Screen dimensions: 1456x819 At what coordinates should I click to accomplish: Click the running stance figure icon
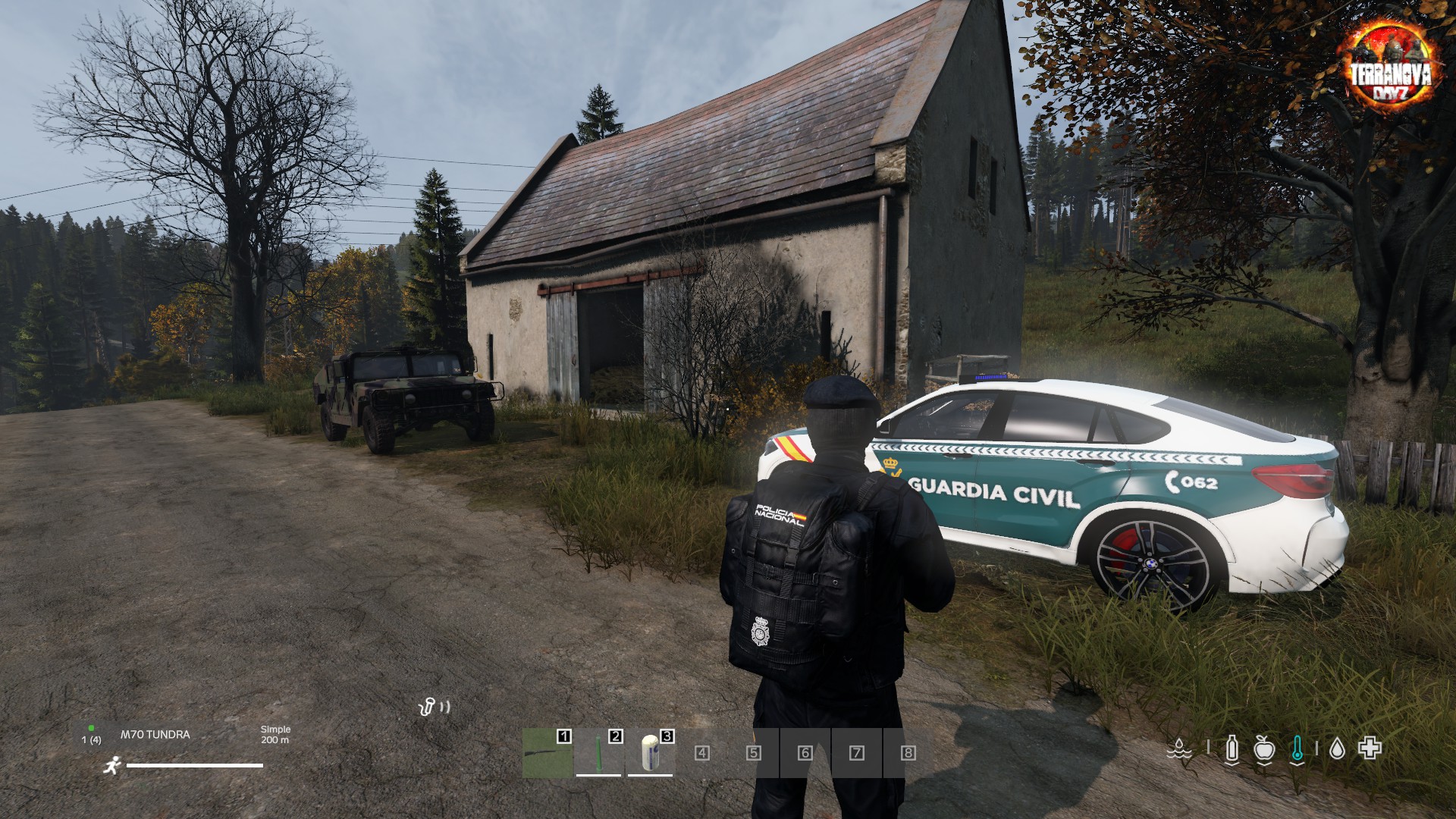pos(111,766)
